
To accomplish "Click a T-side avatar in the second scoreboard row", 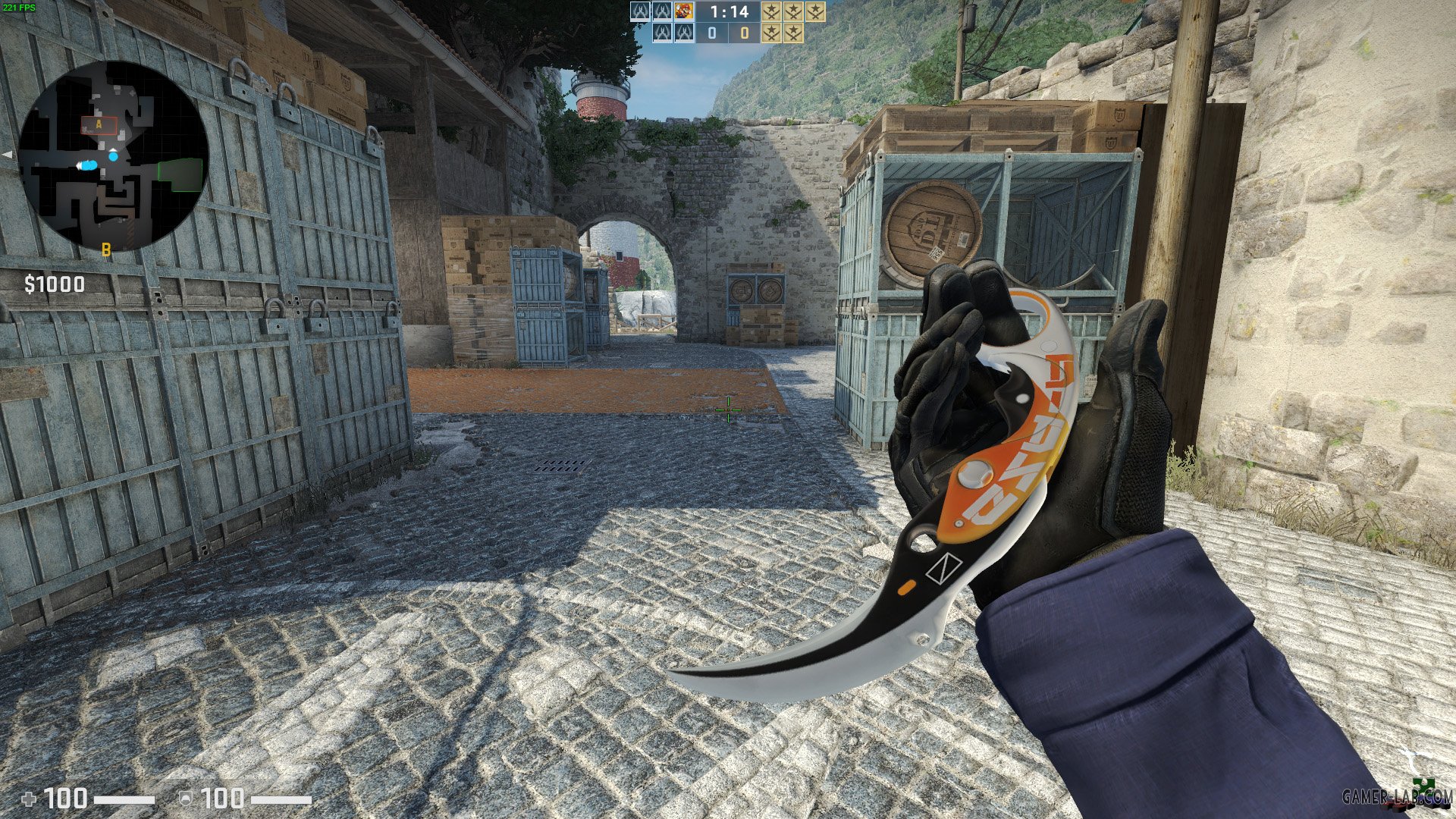I will 663,33.
